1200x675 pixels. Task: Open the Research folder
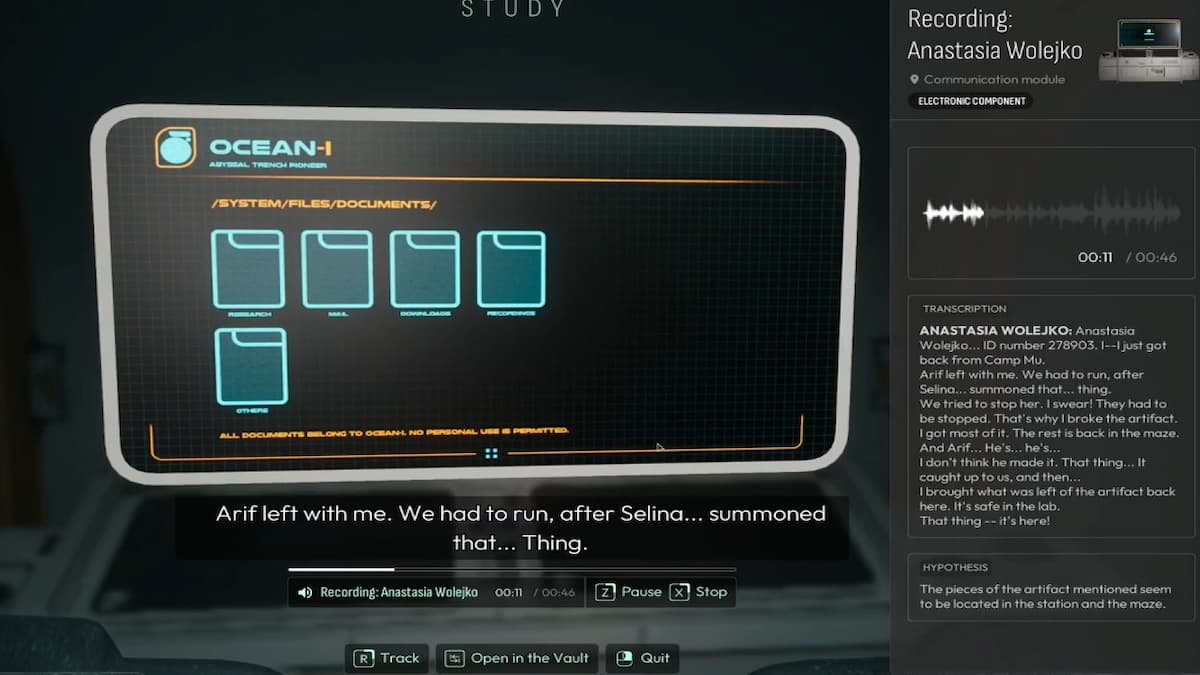248,268
